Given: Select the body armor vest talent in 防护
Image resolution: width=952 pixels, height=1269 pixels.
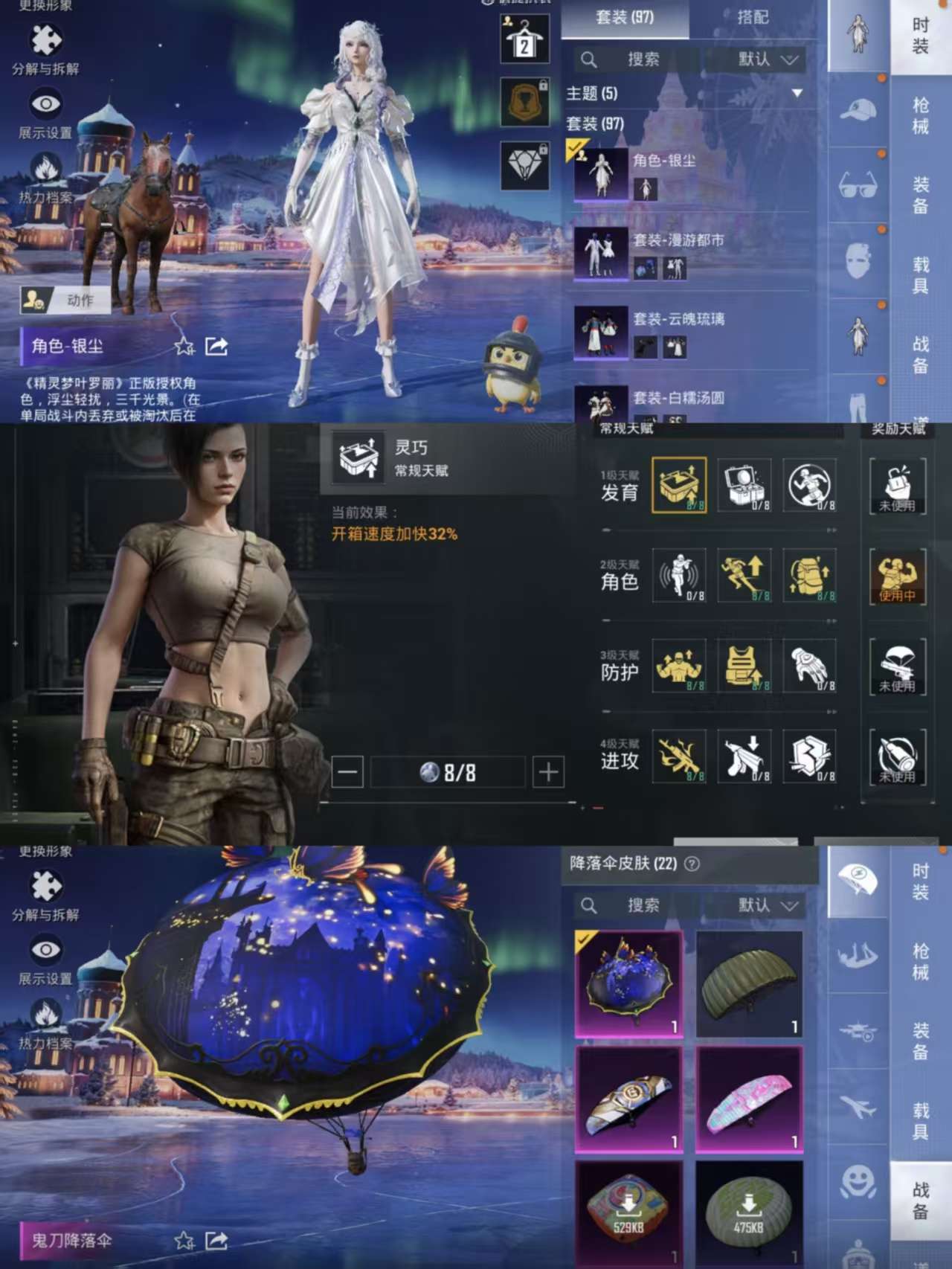Looking at the screenshot, I should (744, 666).
